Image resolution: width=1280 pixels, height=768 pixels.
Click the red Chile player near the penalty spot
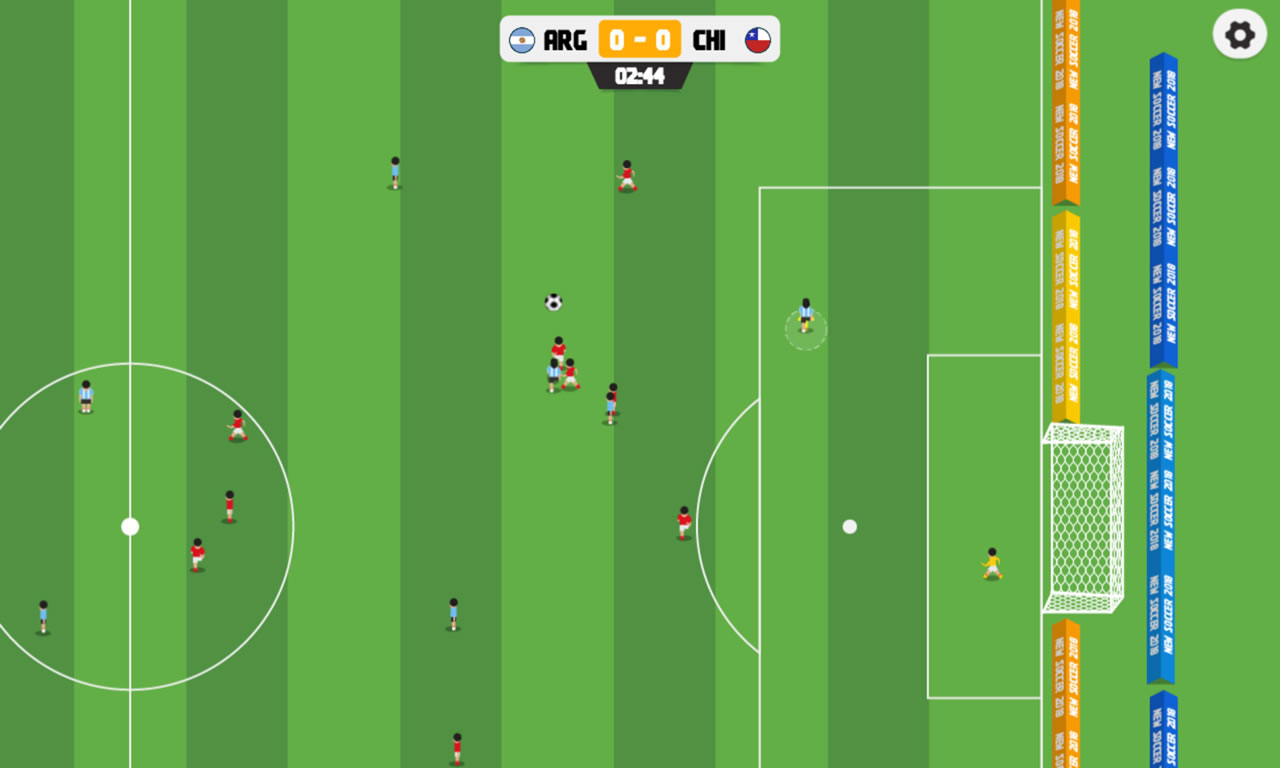point(682,520)
